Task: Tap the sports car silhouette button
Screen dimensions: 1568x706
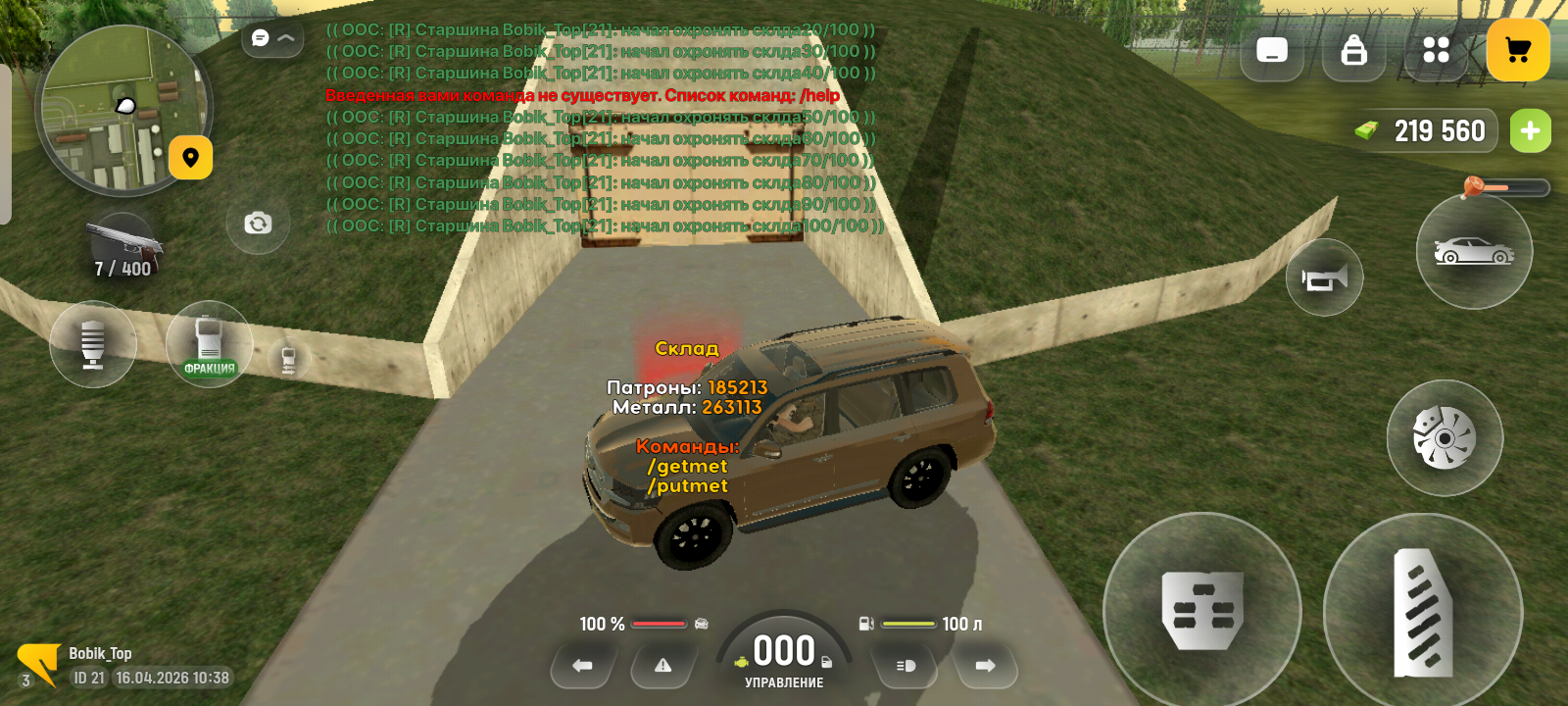Action: point(1473,252)
